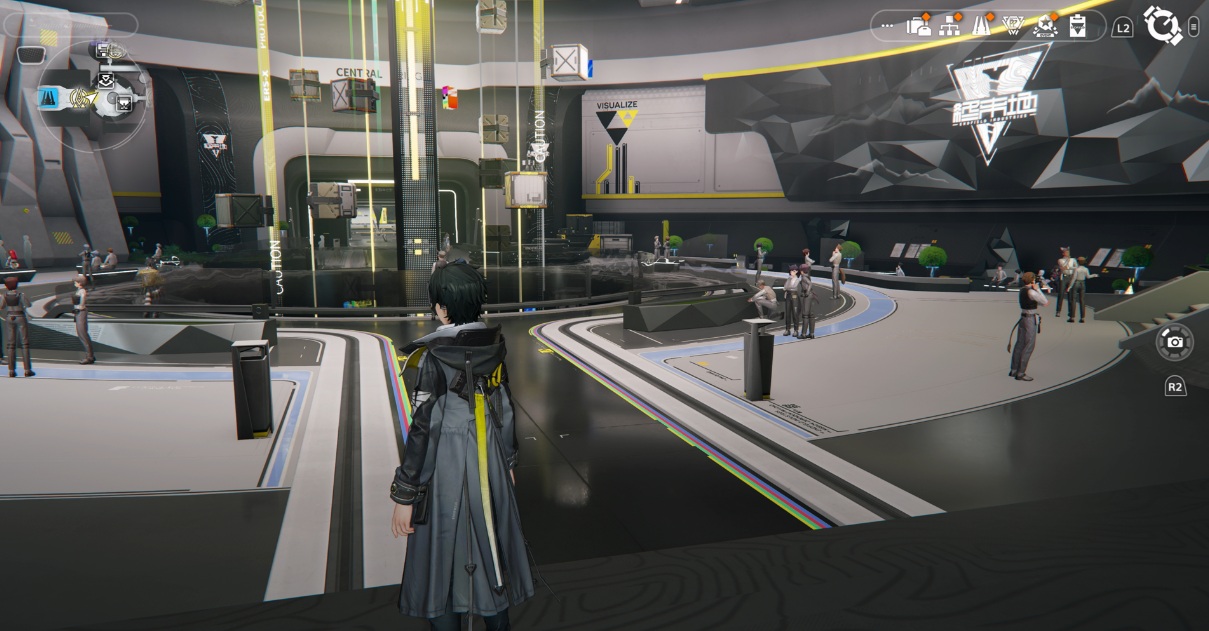Viewport: 1209px width, 631px height.
Task: Open the camera photo mode wheel
Action: coord(1174,342)
